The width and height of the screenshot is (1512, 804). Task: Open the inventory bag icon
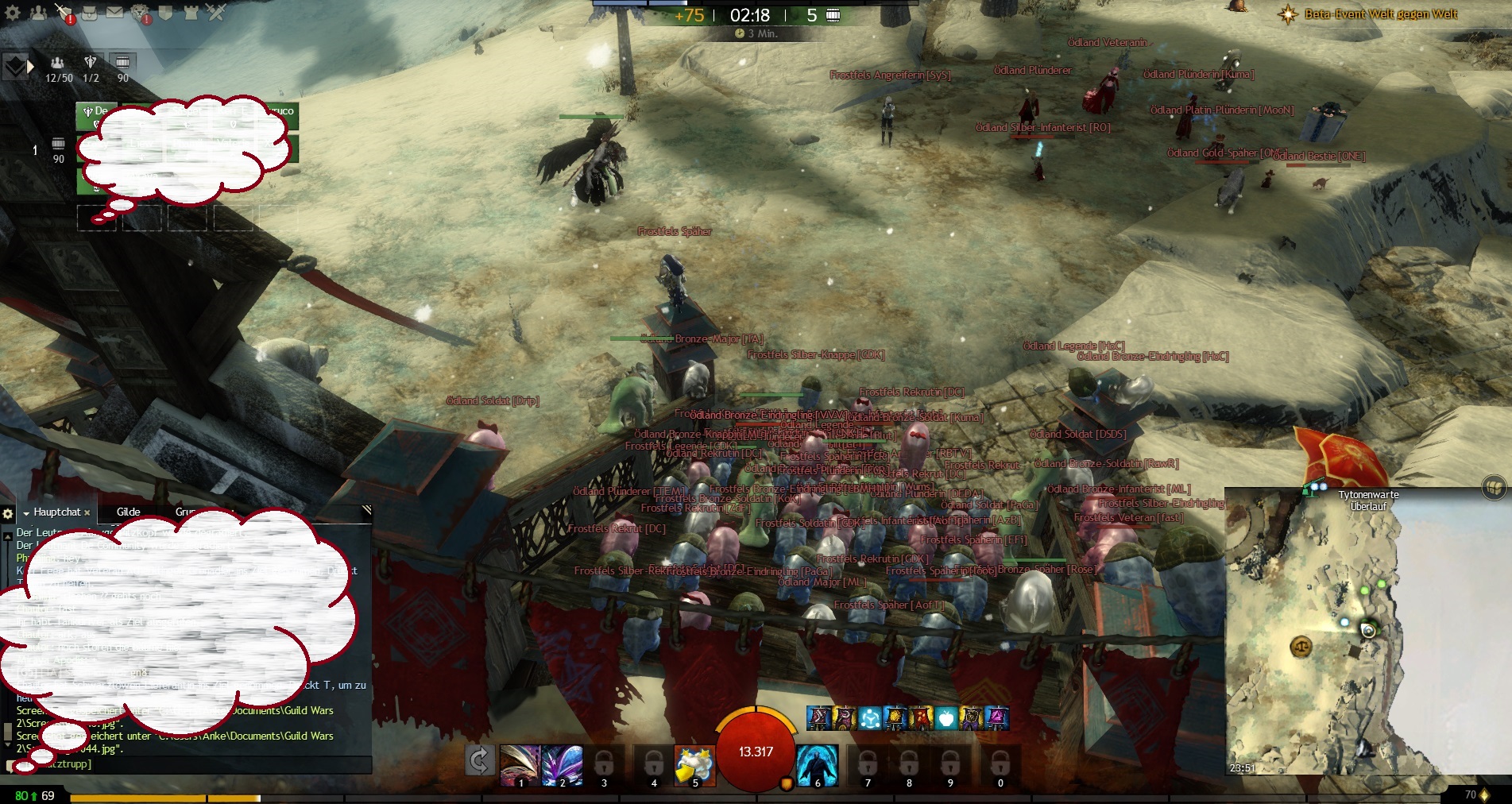click(x=90, y=13)
